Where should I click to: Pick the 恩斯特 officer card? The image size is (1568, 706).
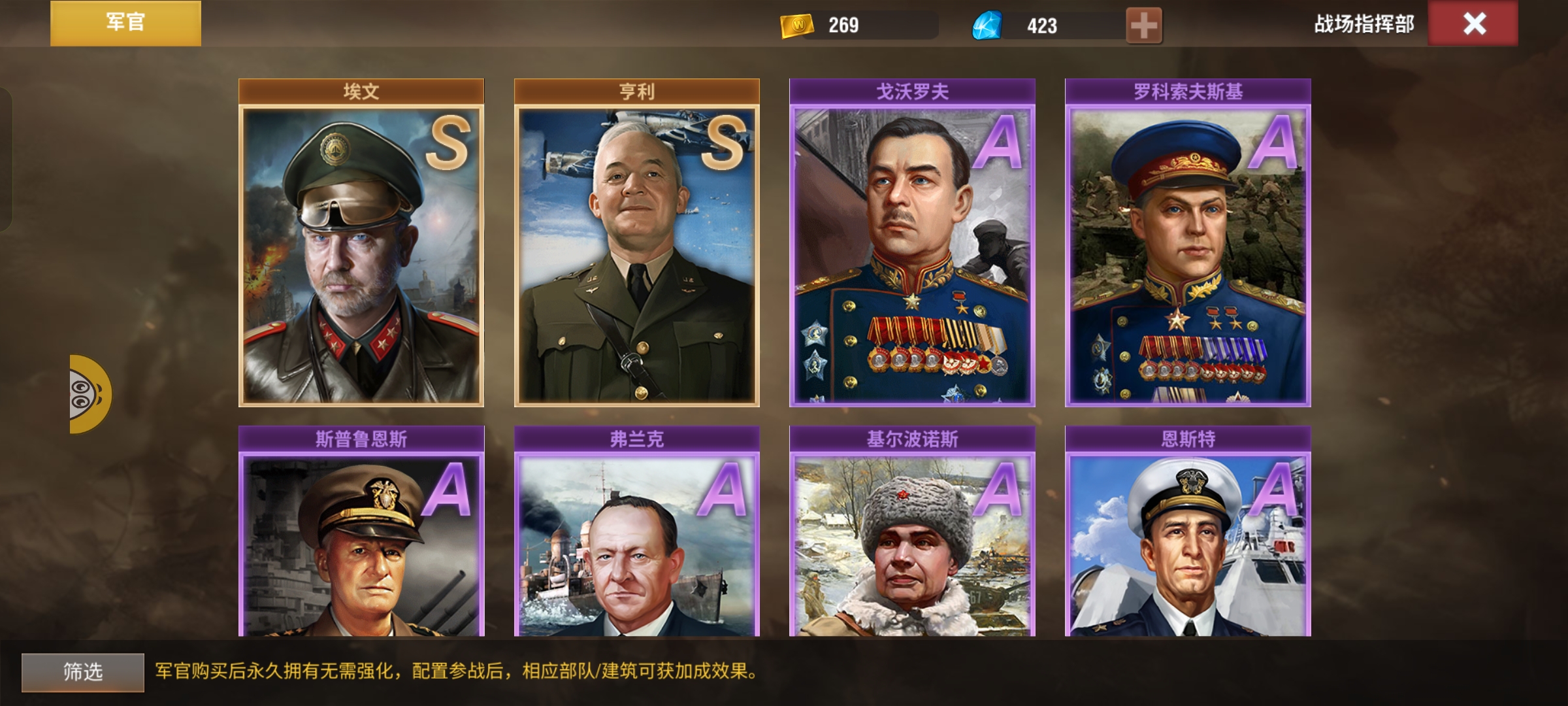click(x=1188, y=536)
